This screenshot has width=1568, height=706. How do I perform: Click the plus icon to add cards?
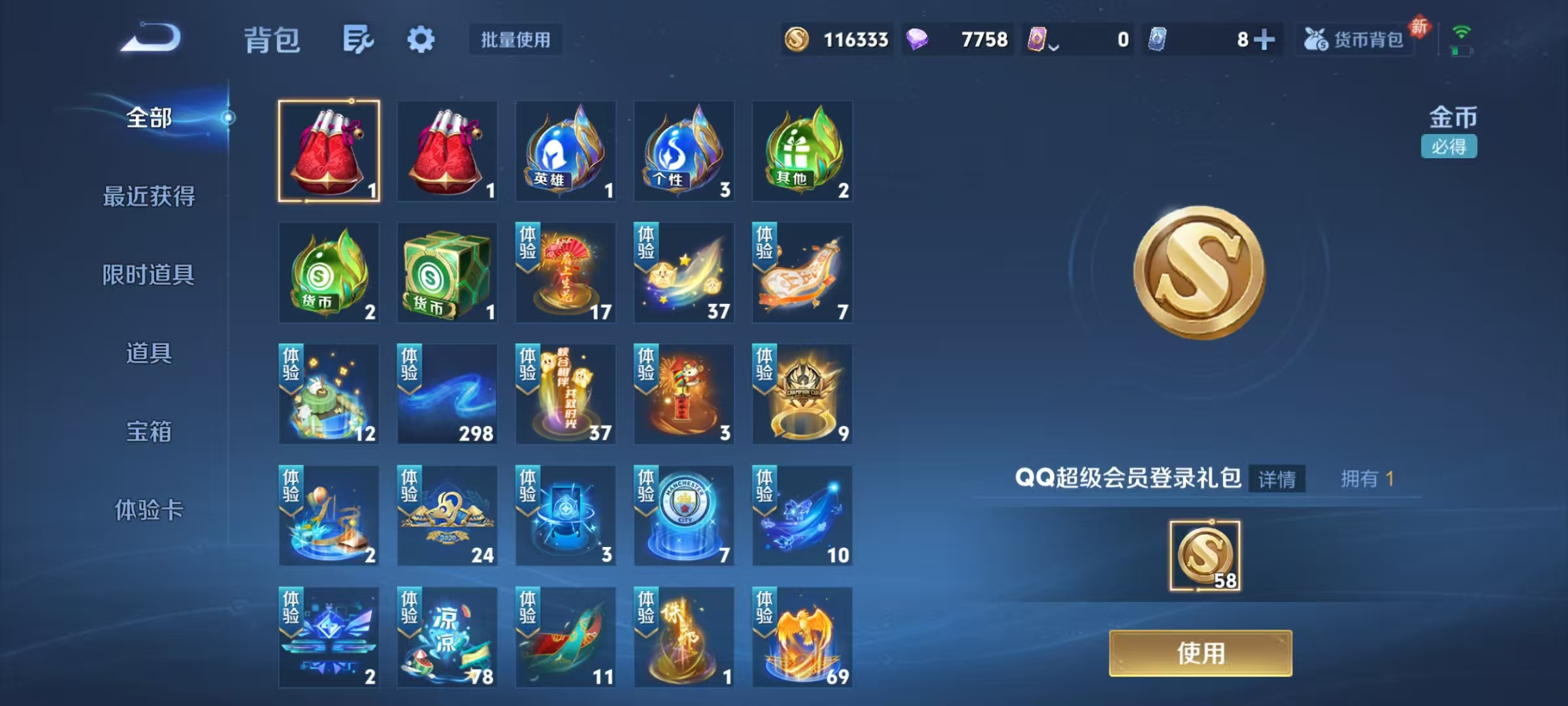[x=1266, y=41]
